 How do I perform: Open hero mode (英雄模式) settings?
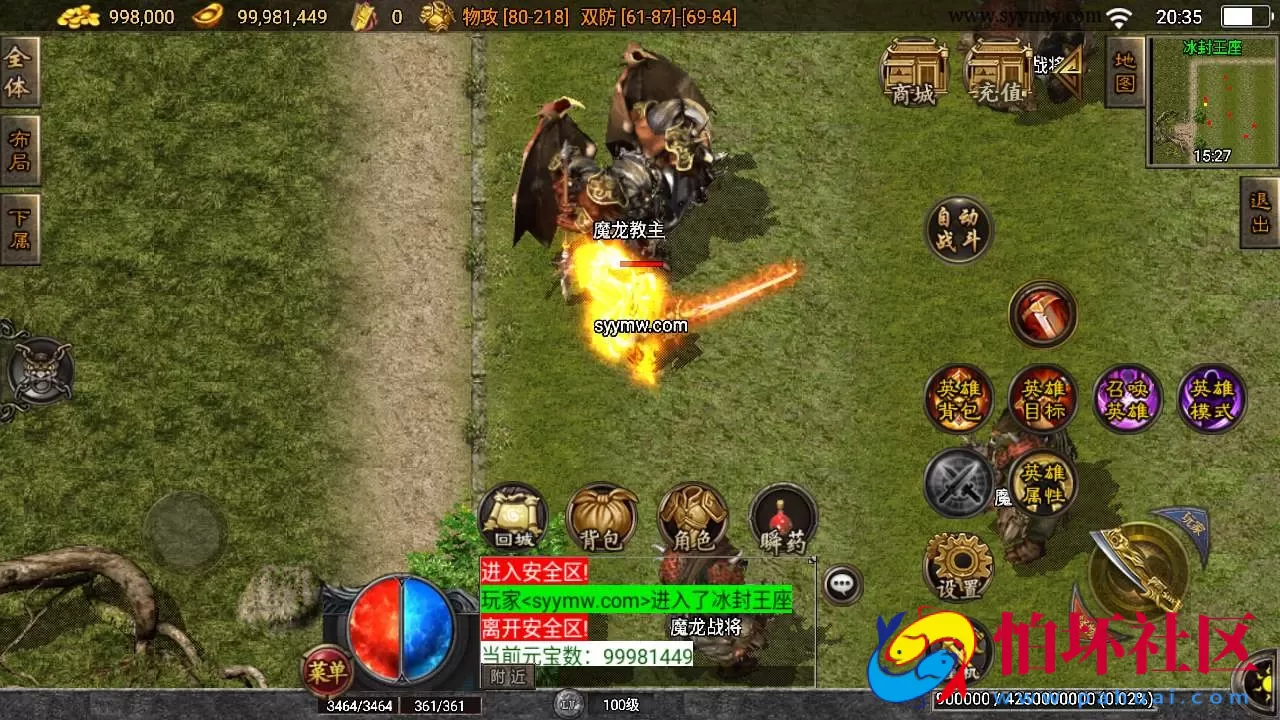point(1212,398)
